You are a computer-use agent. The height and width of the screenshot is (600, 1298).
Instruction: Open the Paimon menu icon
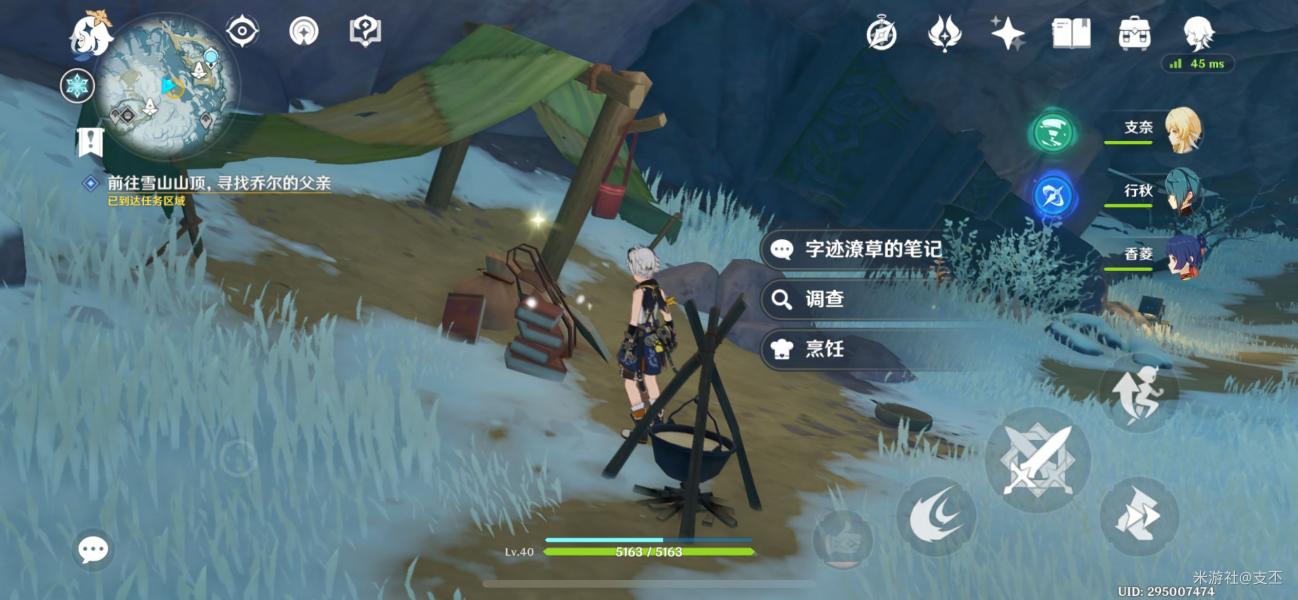(90, 35)
